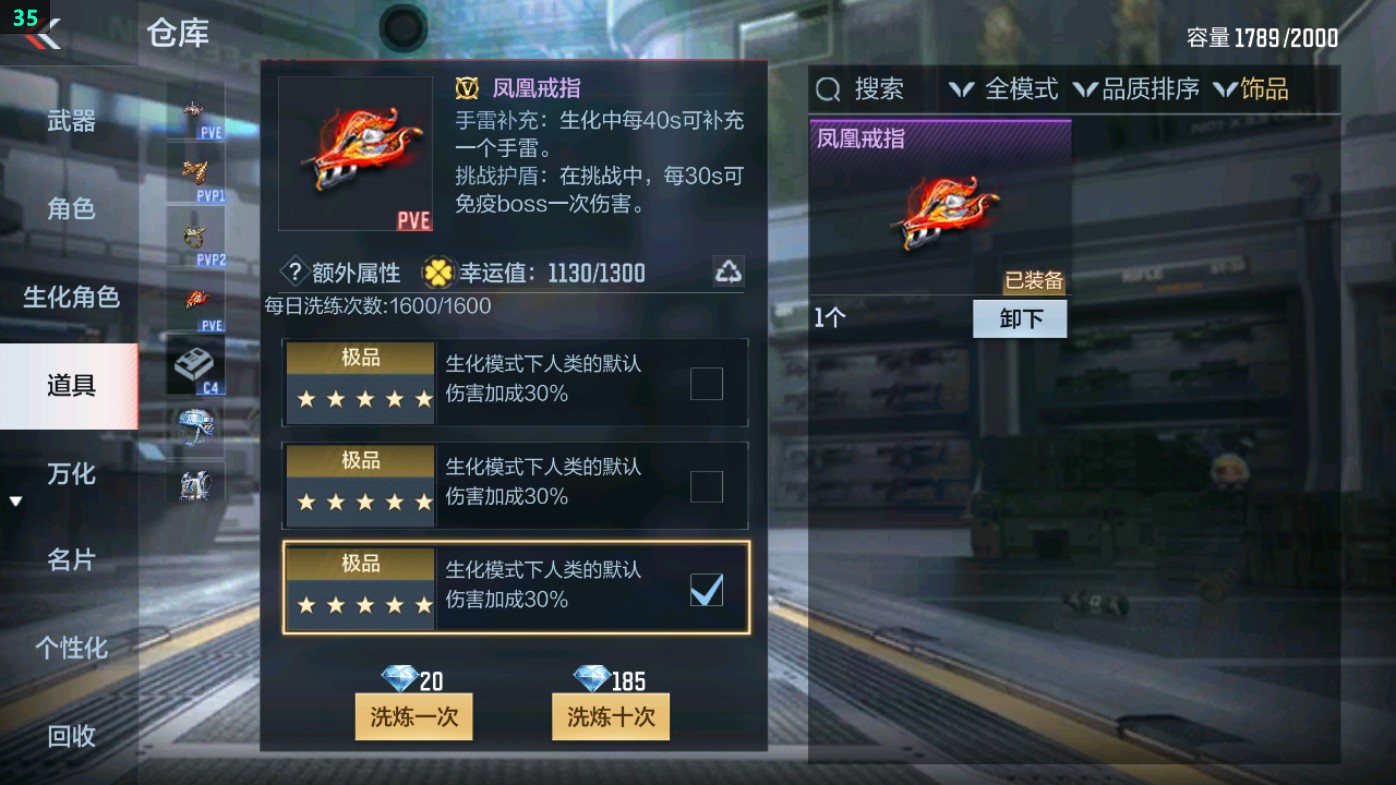This screenshot has width=1396, height=785.
Task: Click 卸下 to unequip the phoenix ring
Action: tap(1019, 318)
